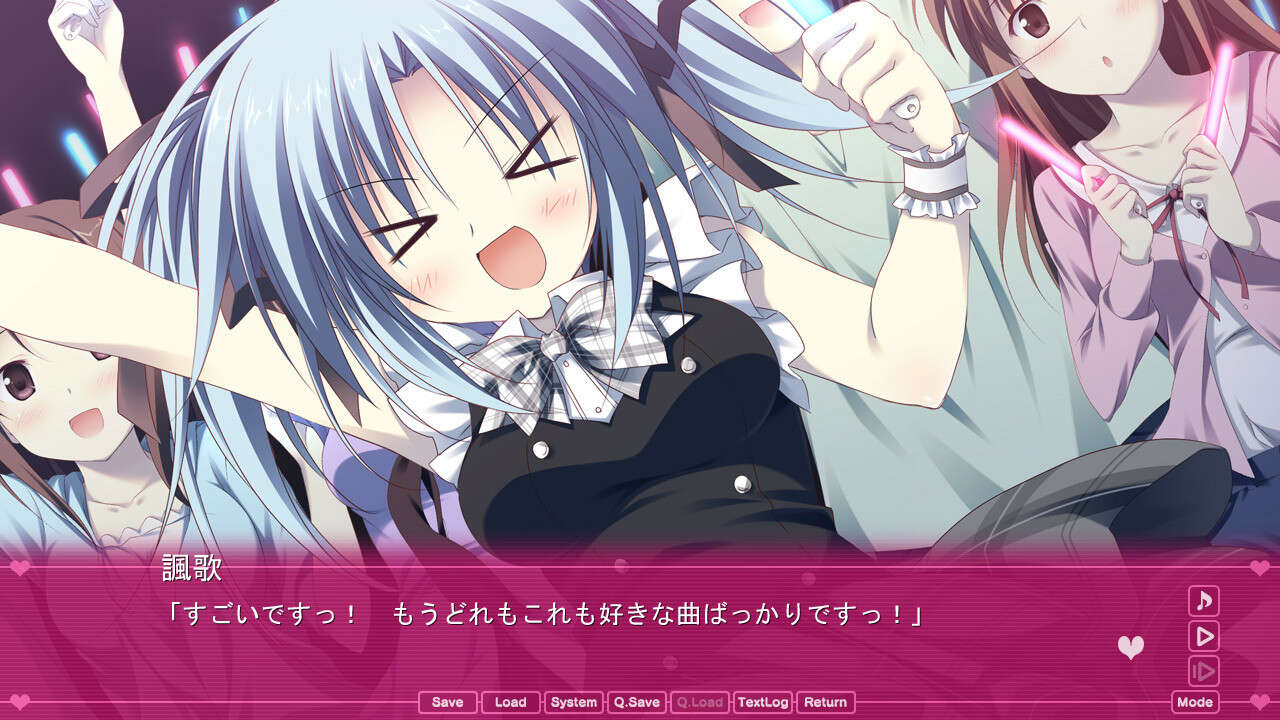Viewport: 1280px width, 720px height.
Task: Open the TextLog to review dialogue history
Action: point(765,702)
